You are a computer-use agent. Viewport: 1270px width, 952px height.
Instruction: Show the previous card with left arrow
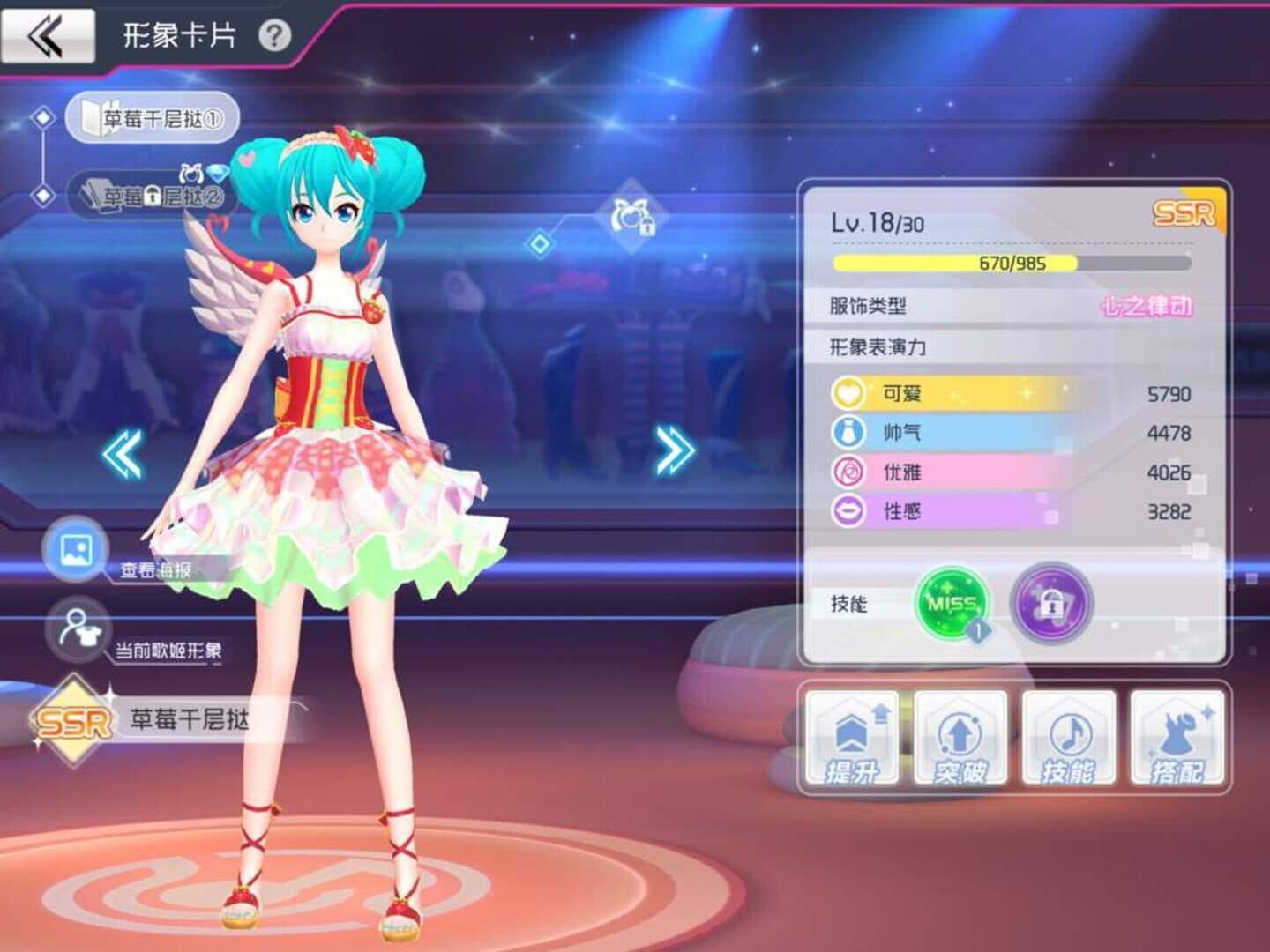point(123,455)
